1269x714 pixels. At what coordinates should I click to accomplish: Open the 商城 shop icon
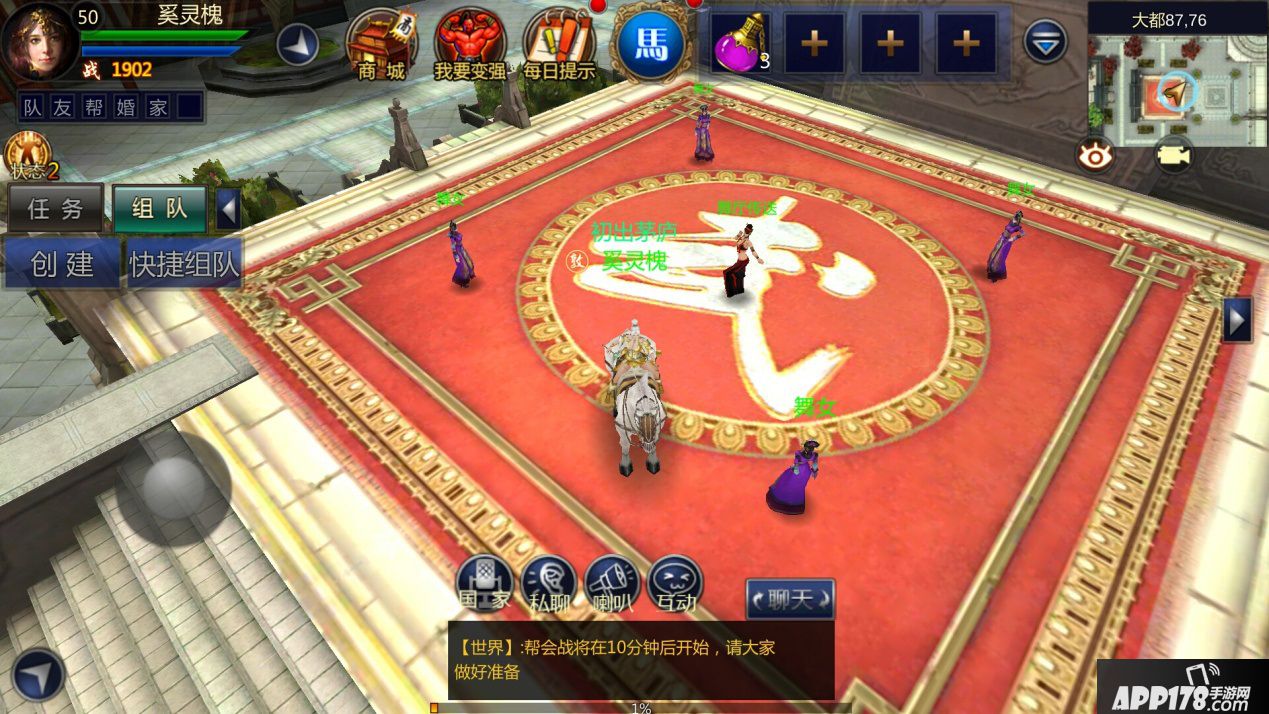(381, 45)
